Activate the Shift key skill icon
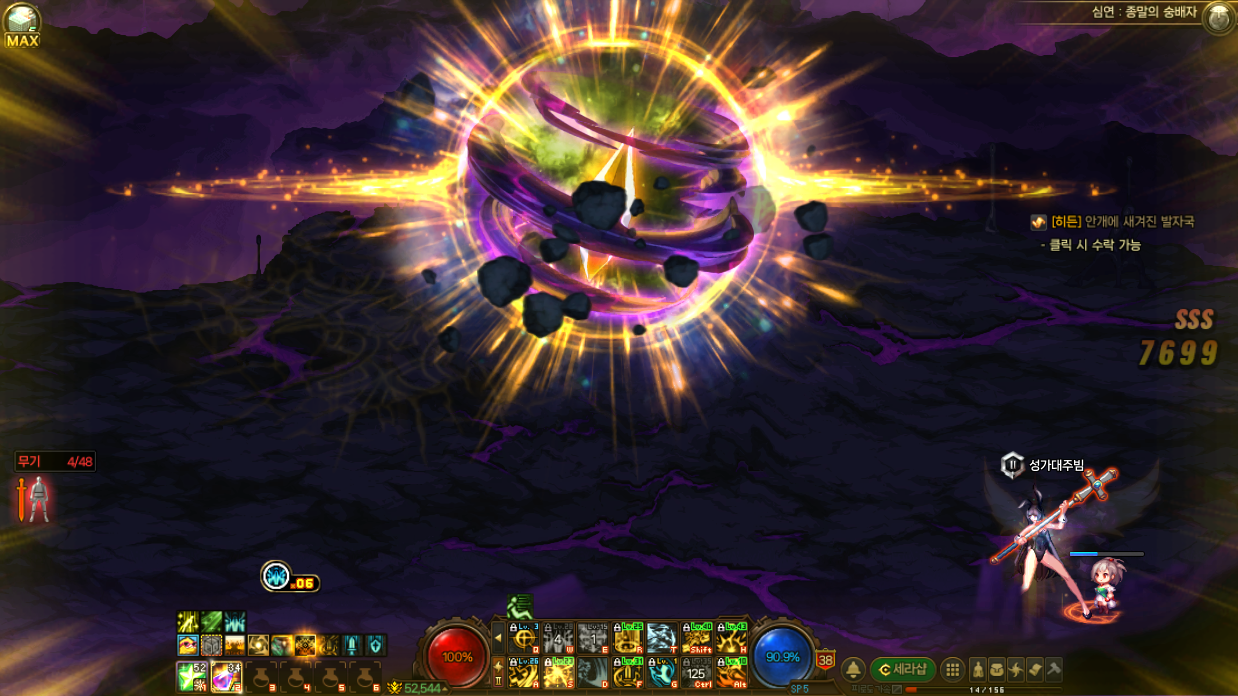 coord(697,638)
